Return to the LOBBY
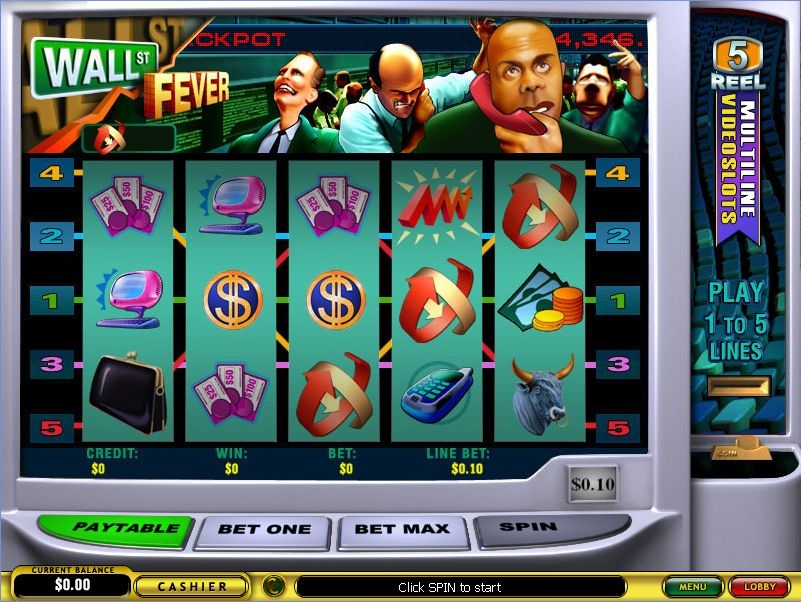The image size is (801, 602). 759,587
